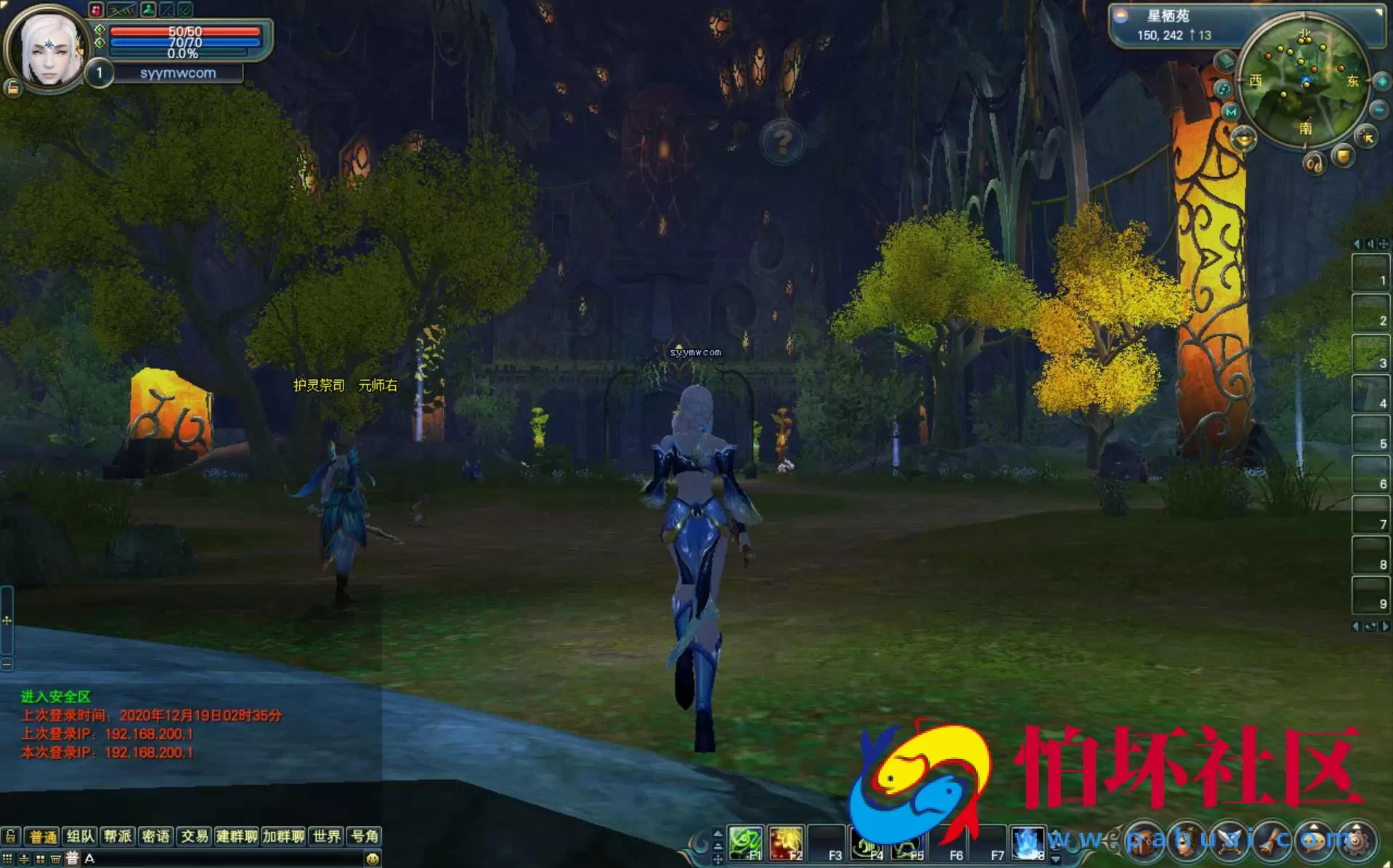
Task: Use the fiery orange skill on F2
Action: [786, 844]
